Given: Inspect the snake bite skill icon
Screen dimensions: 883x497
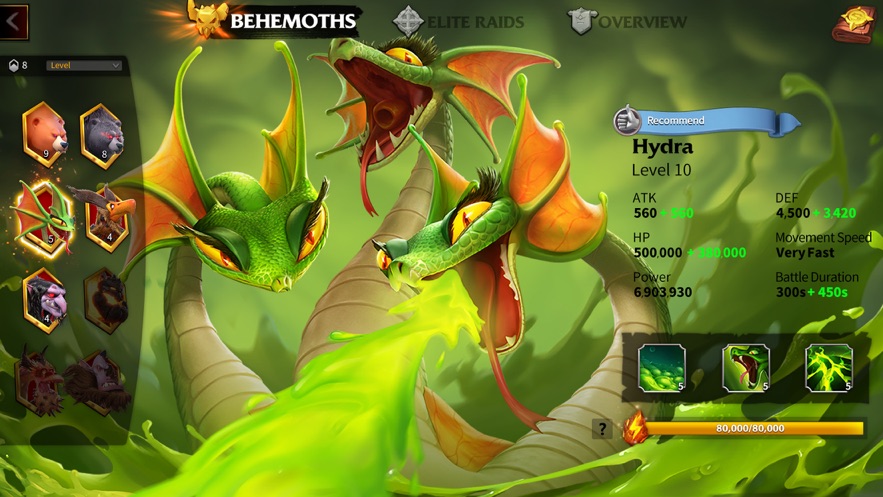Looking at the screenshot, I should tap(746, 367).
